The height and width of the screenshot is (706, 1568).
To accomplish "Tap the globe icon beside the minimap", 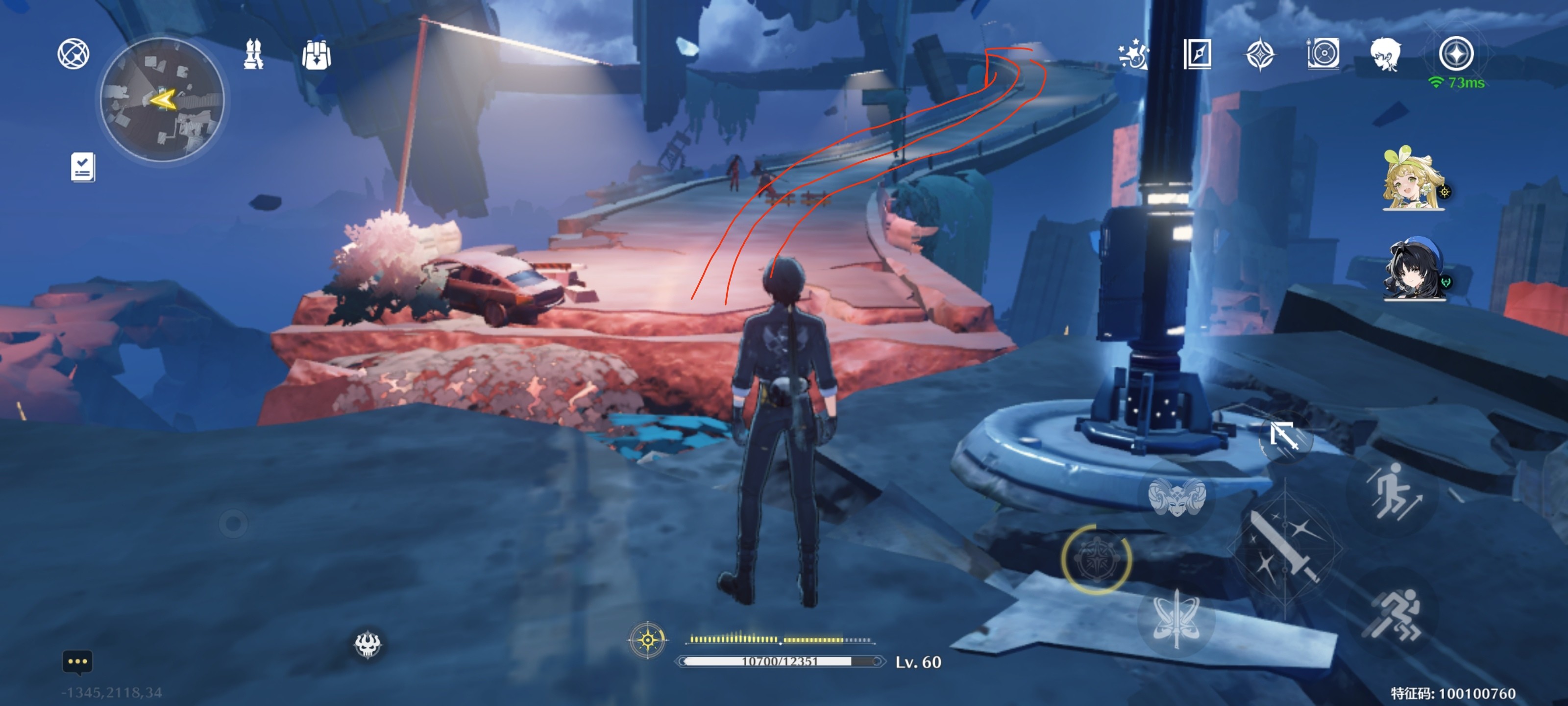I will [73, 53].
